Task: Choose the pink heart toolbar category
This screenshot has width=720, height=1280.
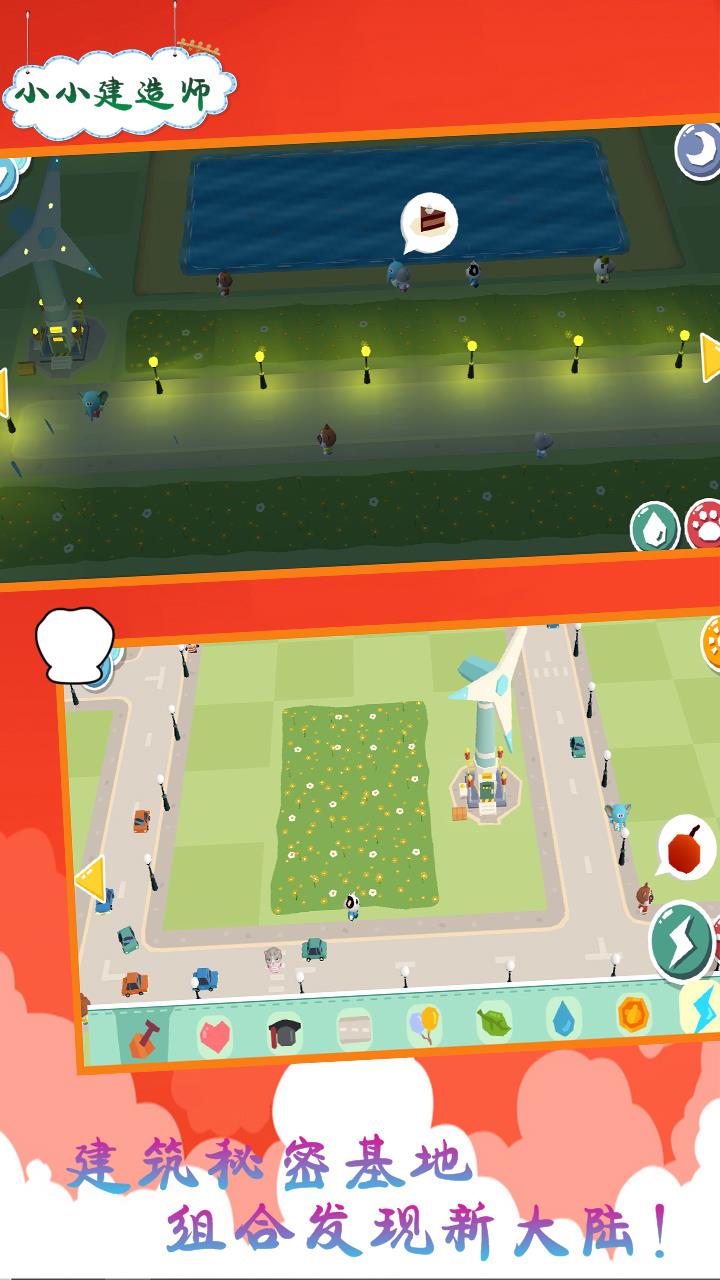Action: pyautogui.click(x=214, y=1035)
